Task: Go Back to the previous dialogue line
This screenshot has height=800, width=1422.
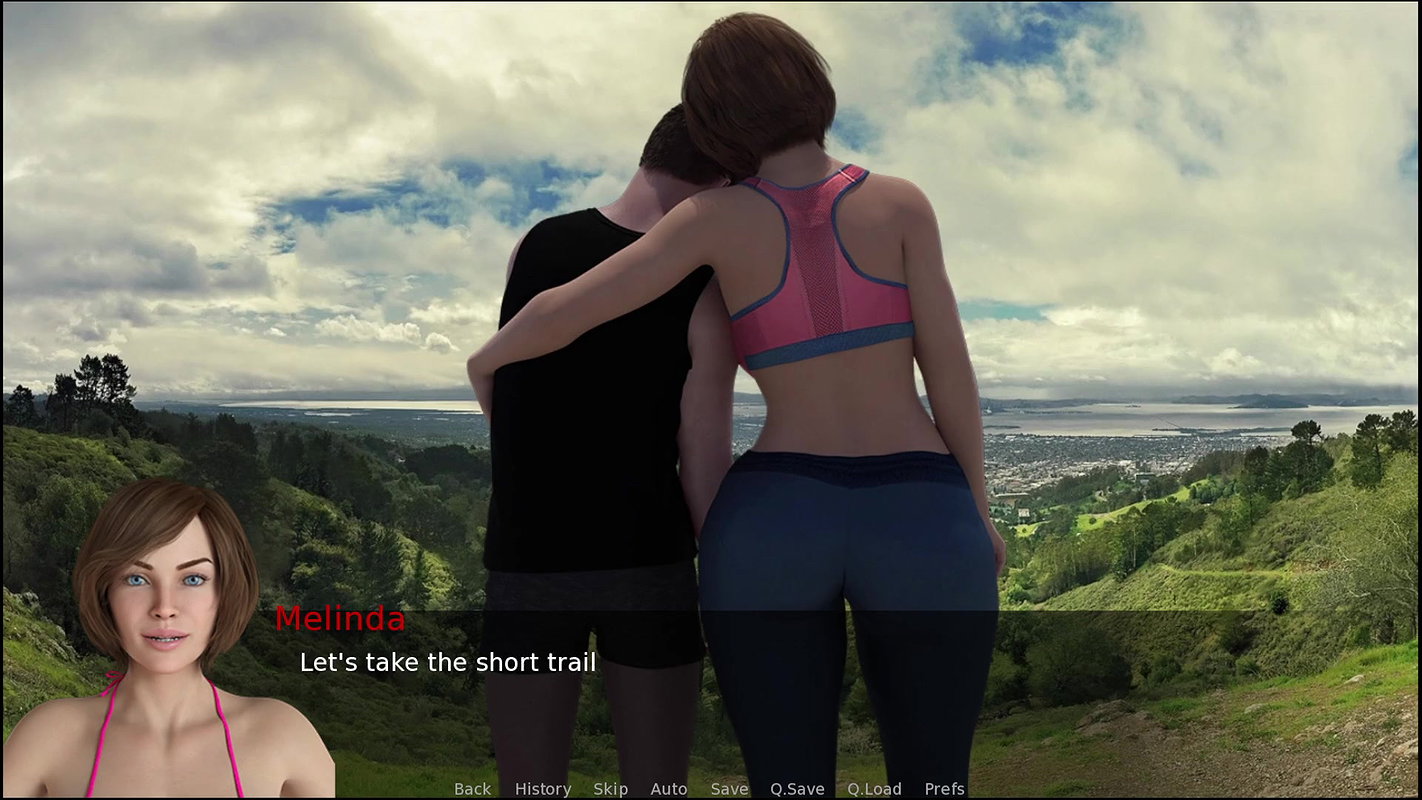Action: (x=472, y=789)
